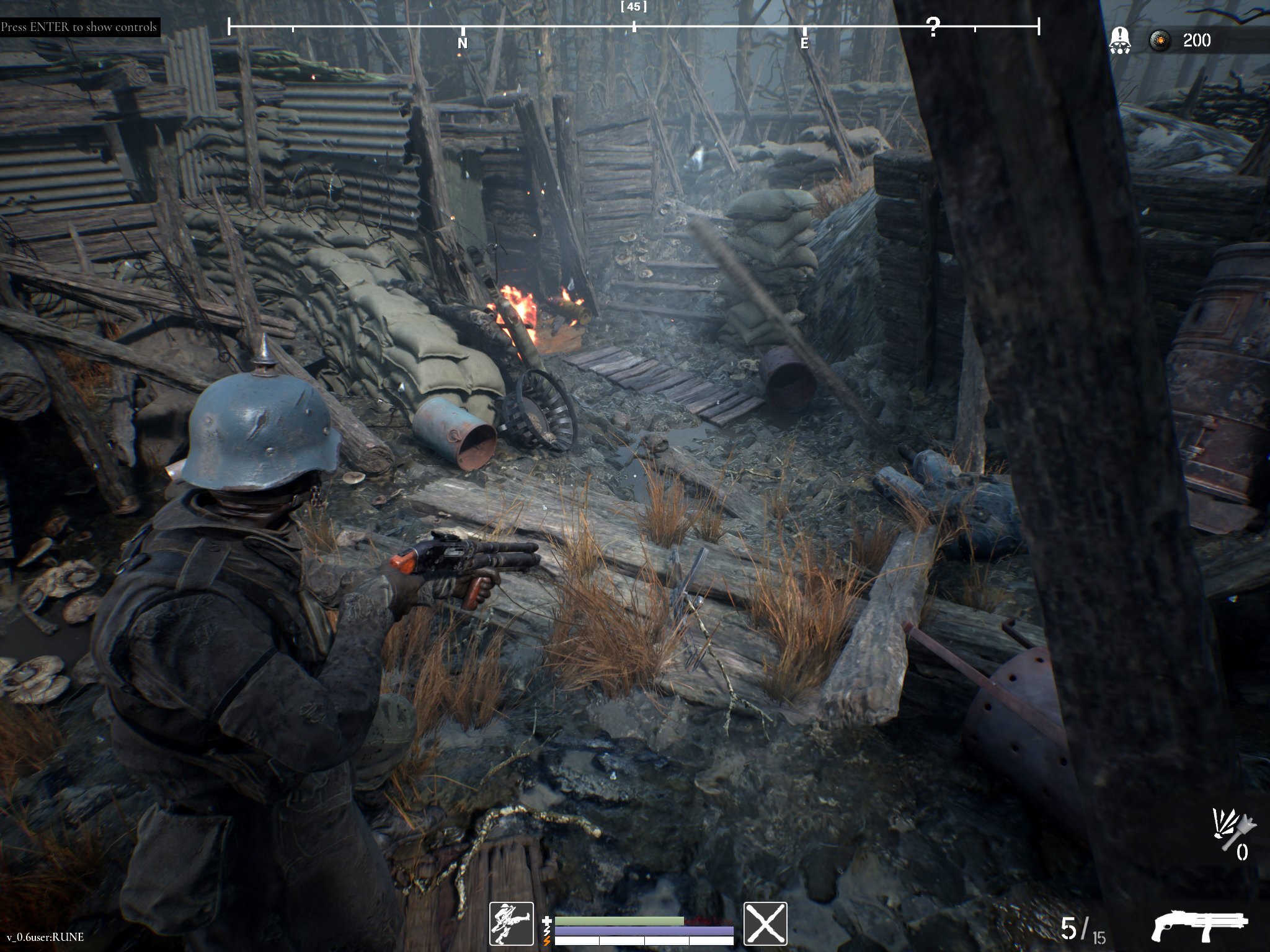Open the coin currency icon beside 200
1270x952 pixels.
tap(1161, 41)
